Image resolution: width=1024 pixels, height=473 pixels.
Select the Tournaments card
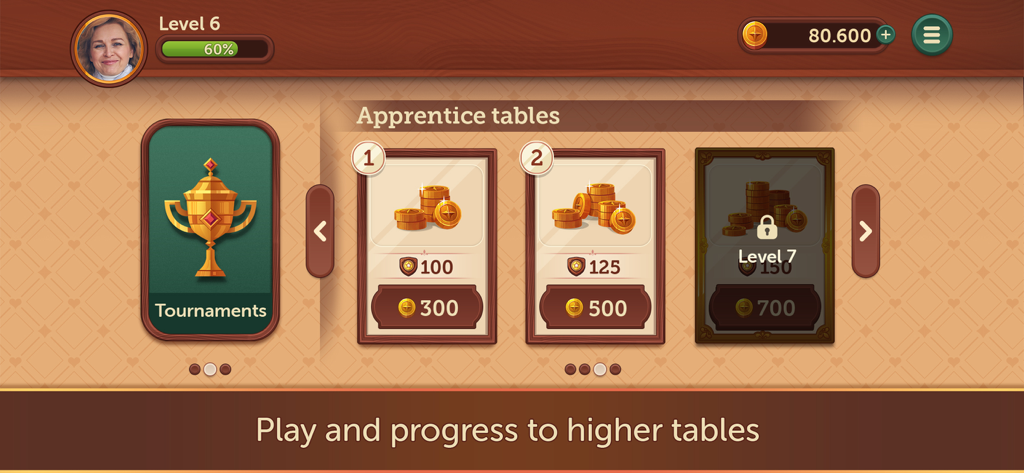pos(210,230)
